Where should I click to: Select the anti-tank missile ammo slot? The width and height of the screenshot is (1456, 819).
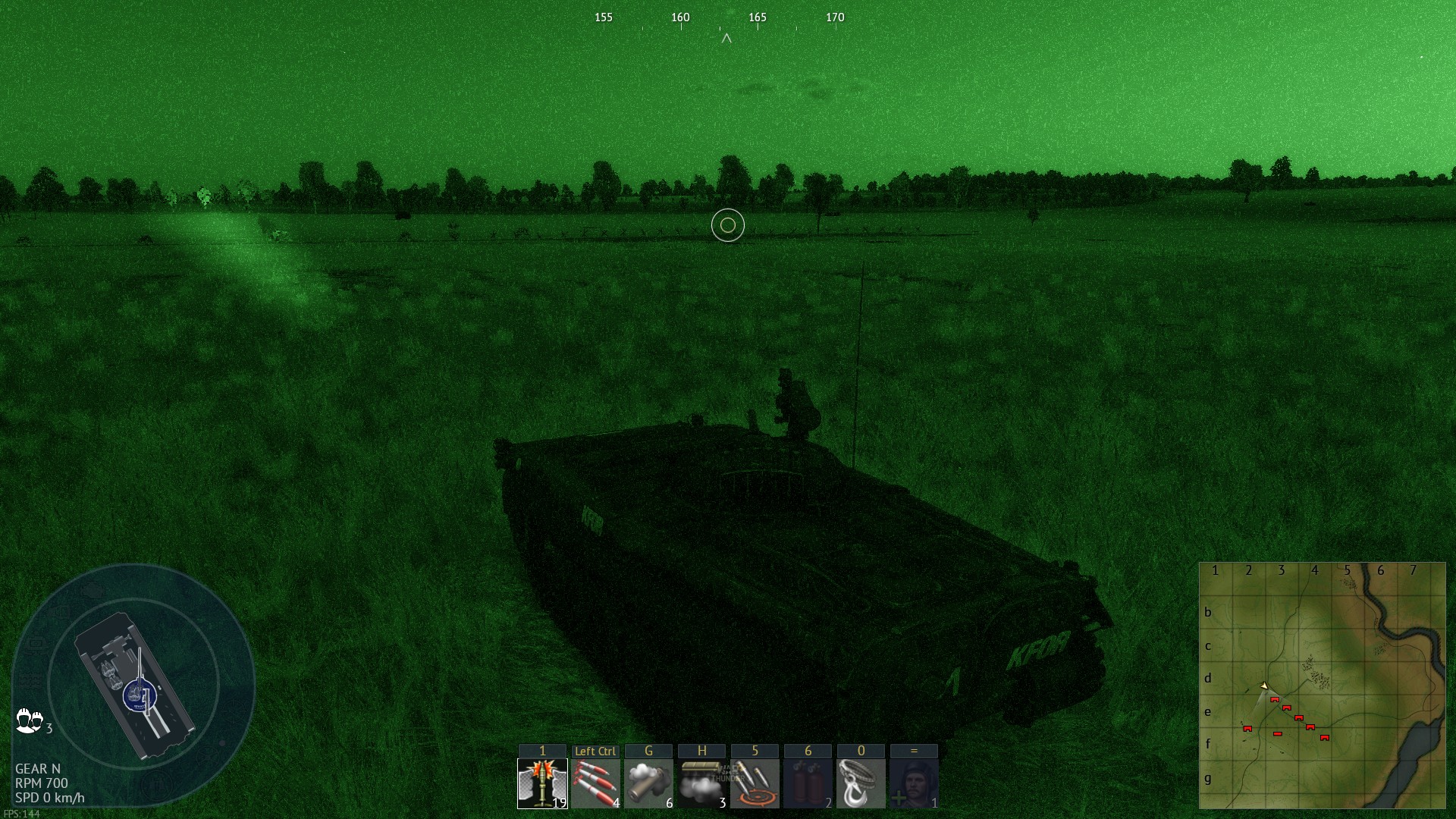(542, 783)
